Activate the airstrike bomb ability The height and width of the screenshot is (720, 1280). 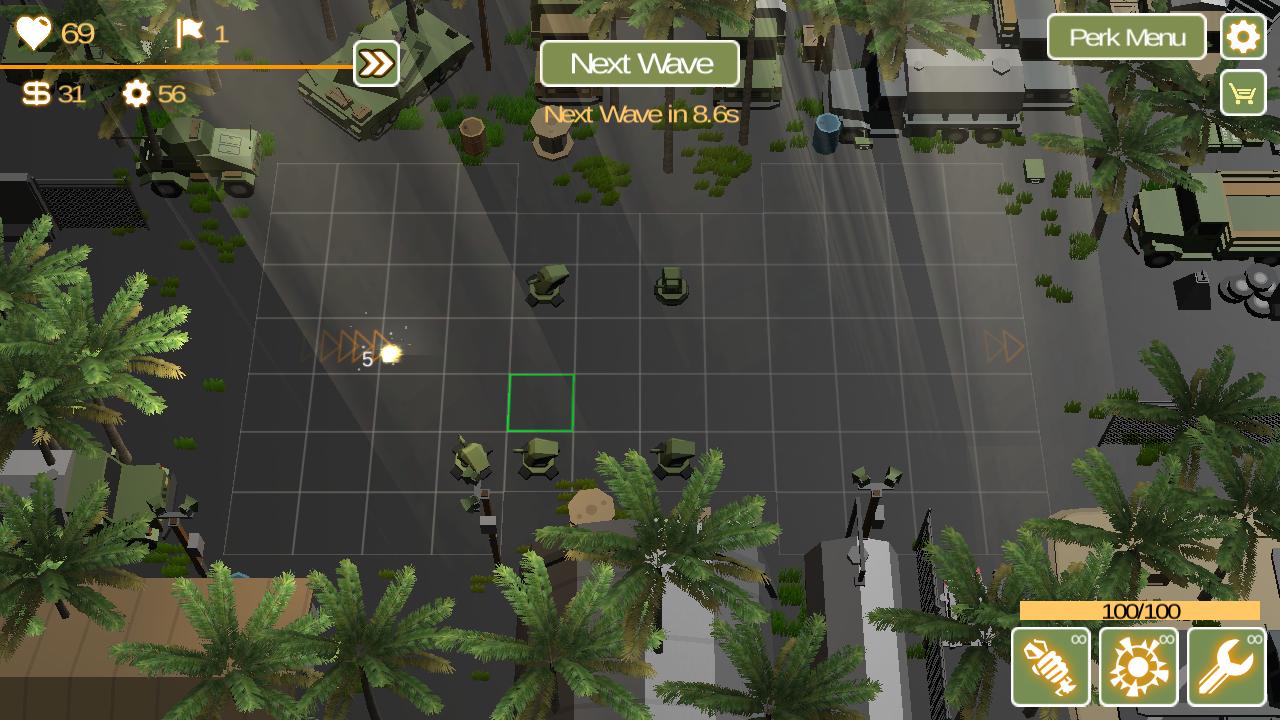(x=1050, y=666)
